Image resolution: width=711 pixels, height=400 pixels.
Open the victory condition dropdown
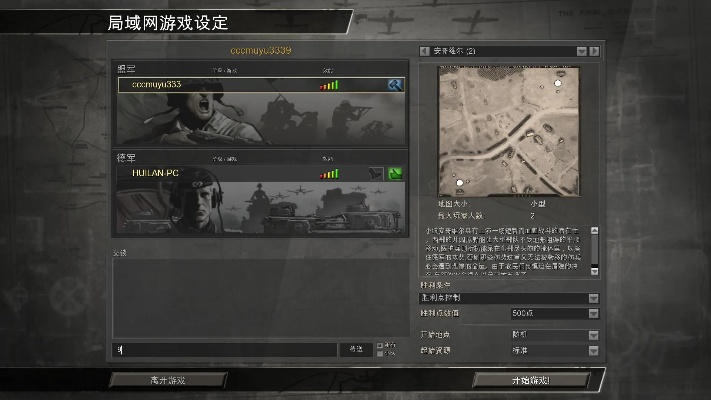point(593,298)
